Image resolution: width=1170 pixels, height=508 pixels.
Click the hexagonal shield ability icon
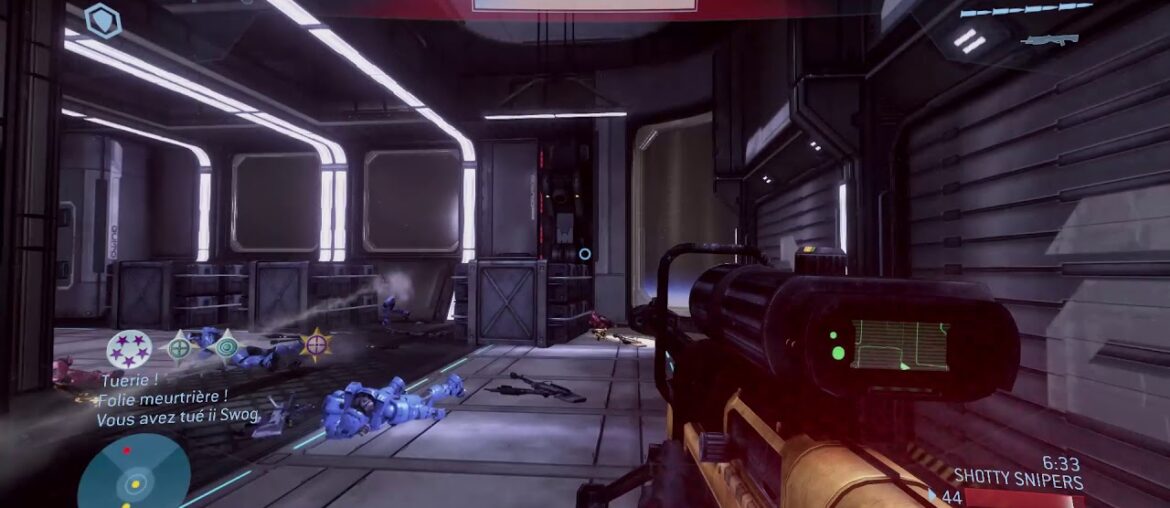[x=103, y=20]
